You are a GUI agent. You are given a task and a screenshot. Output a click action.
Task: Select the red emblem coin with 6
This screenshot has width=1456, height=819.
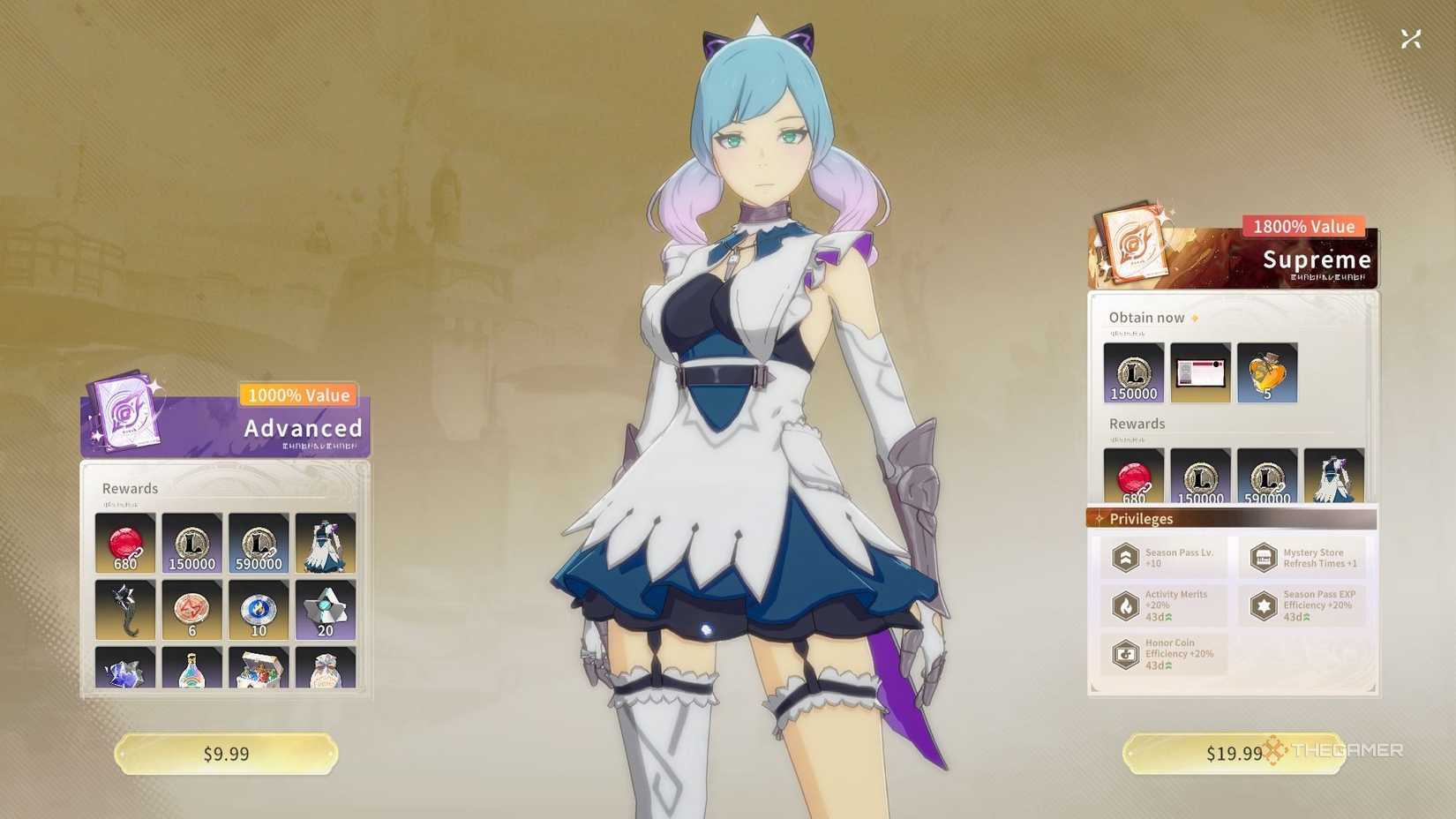point(192,610)
